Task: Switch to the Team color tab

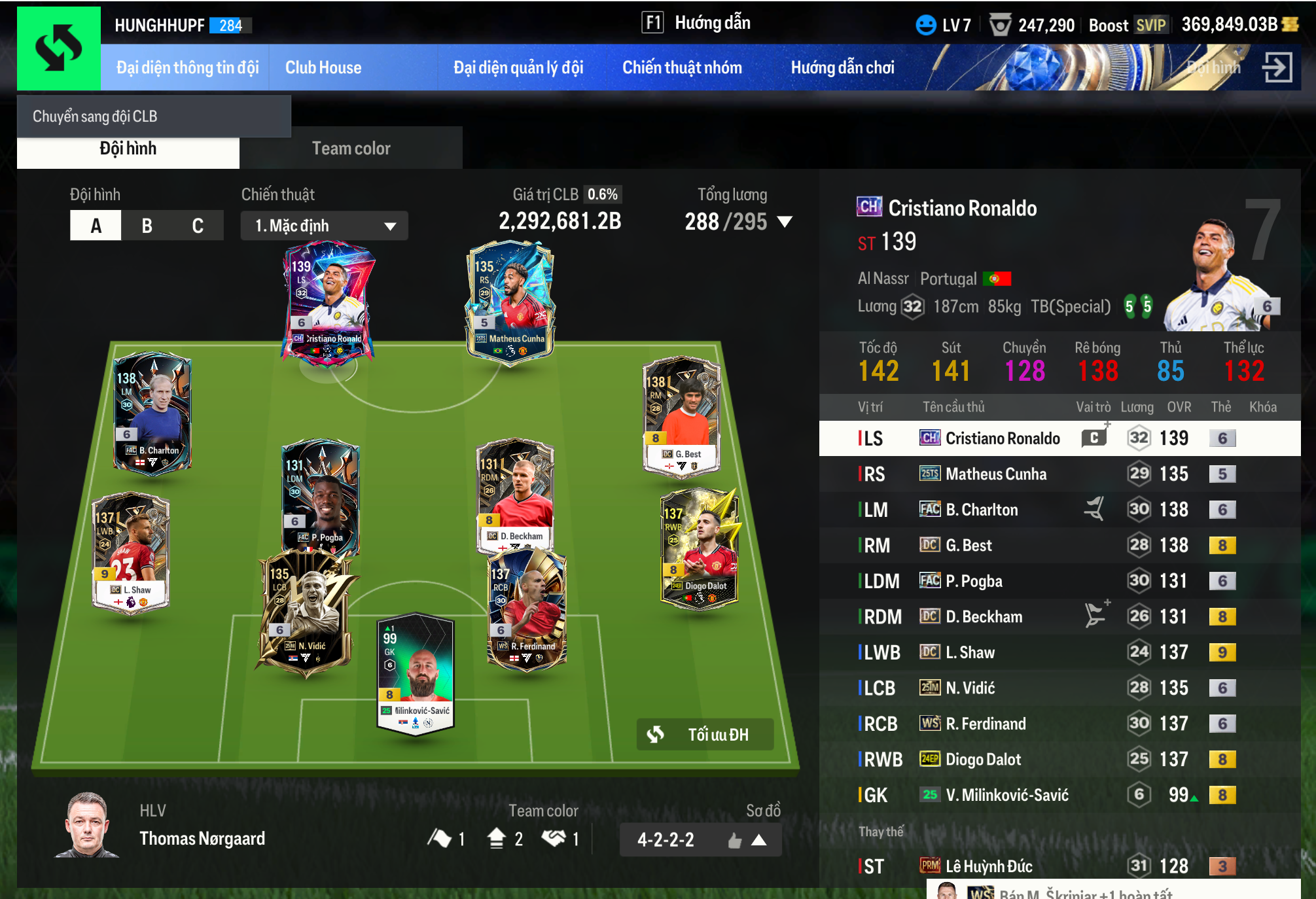Action: coord(351,149)
